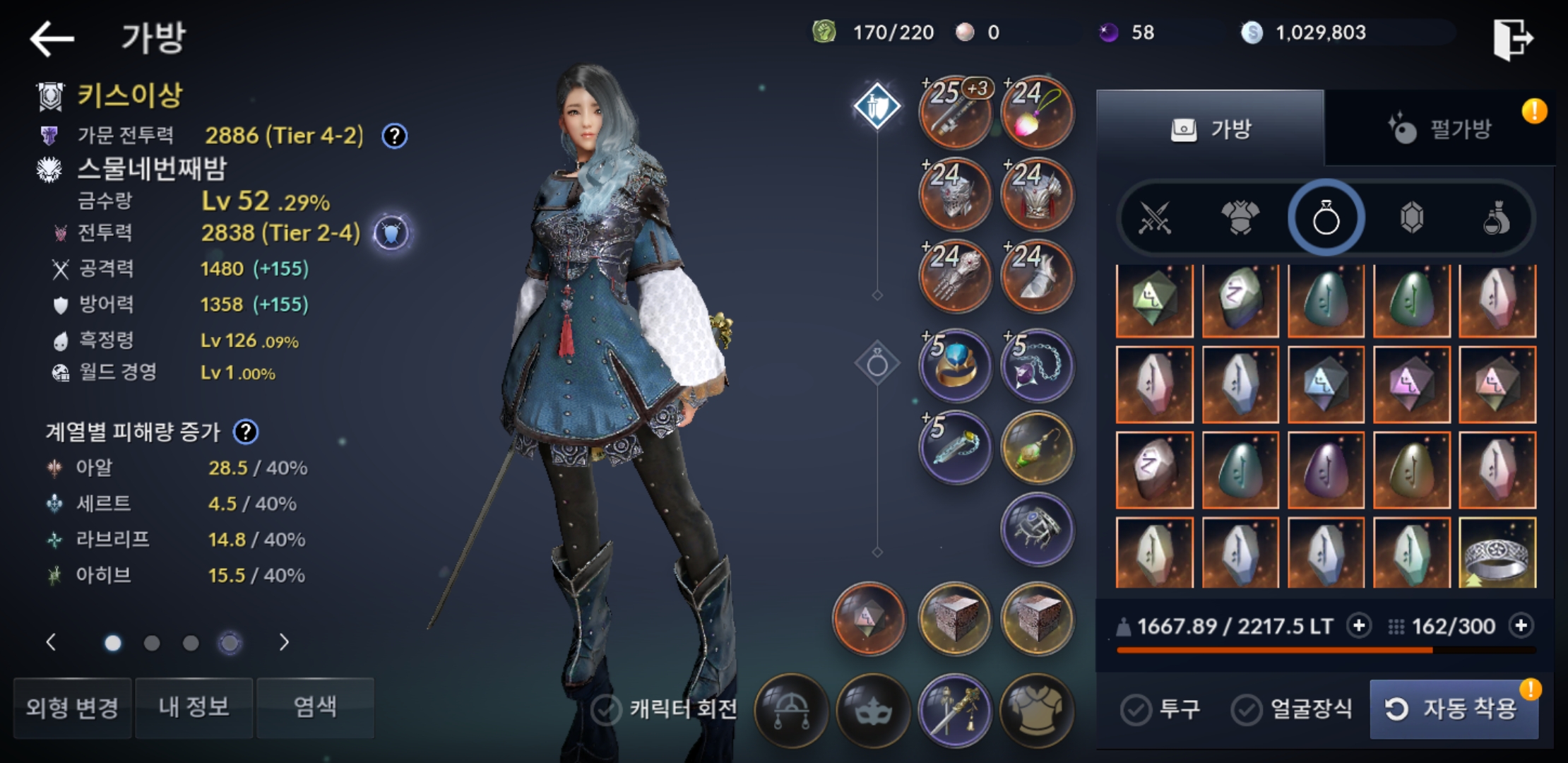Select the armor category filter
Screen dimensions: 1568x763
(x=1240, y=218)
